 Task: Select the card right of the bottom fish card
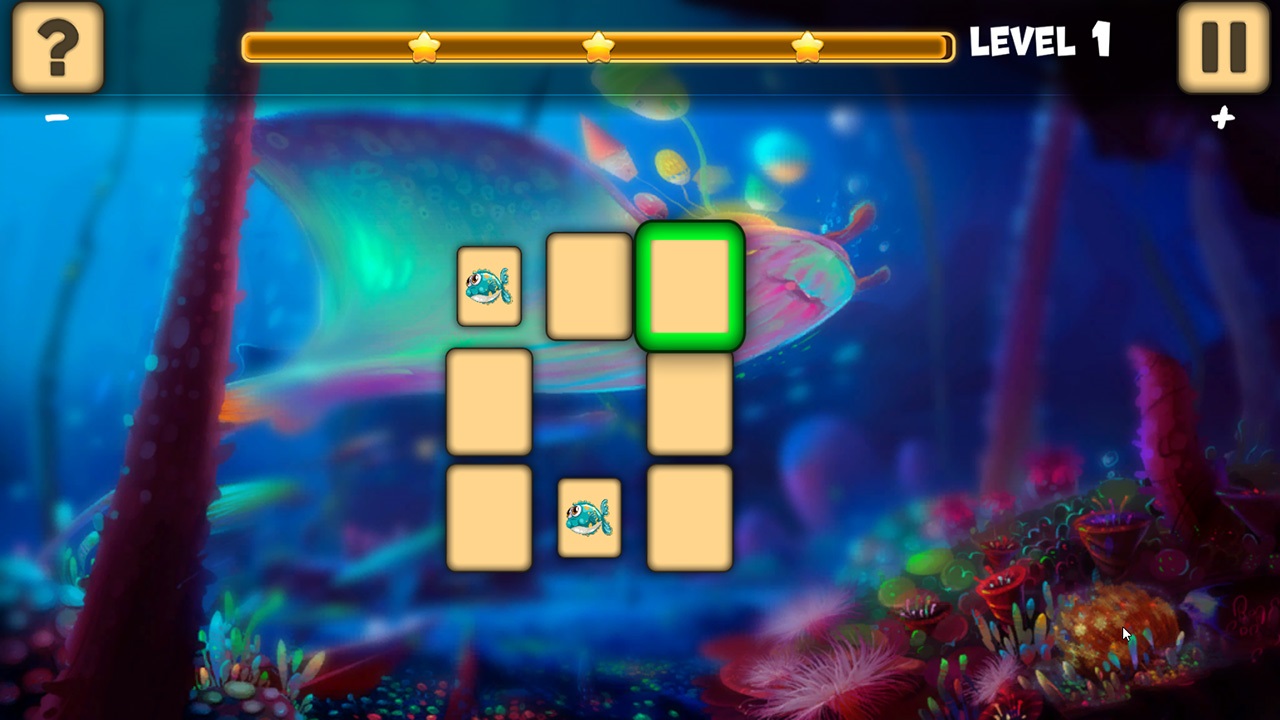690,517
